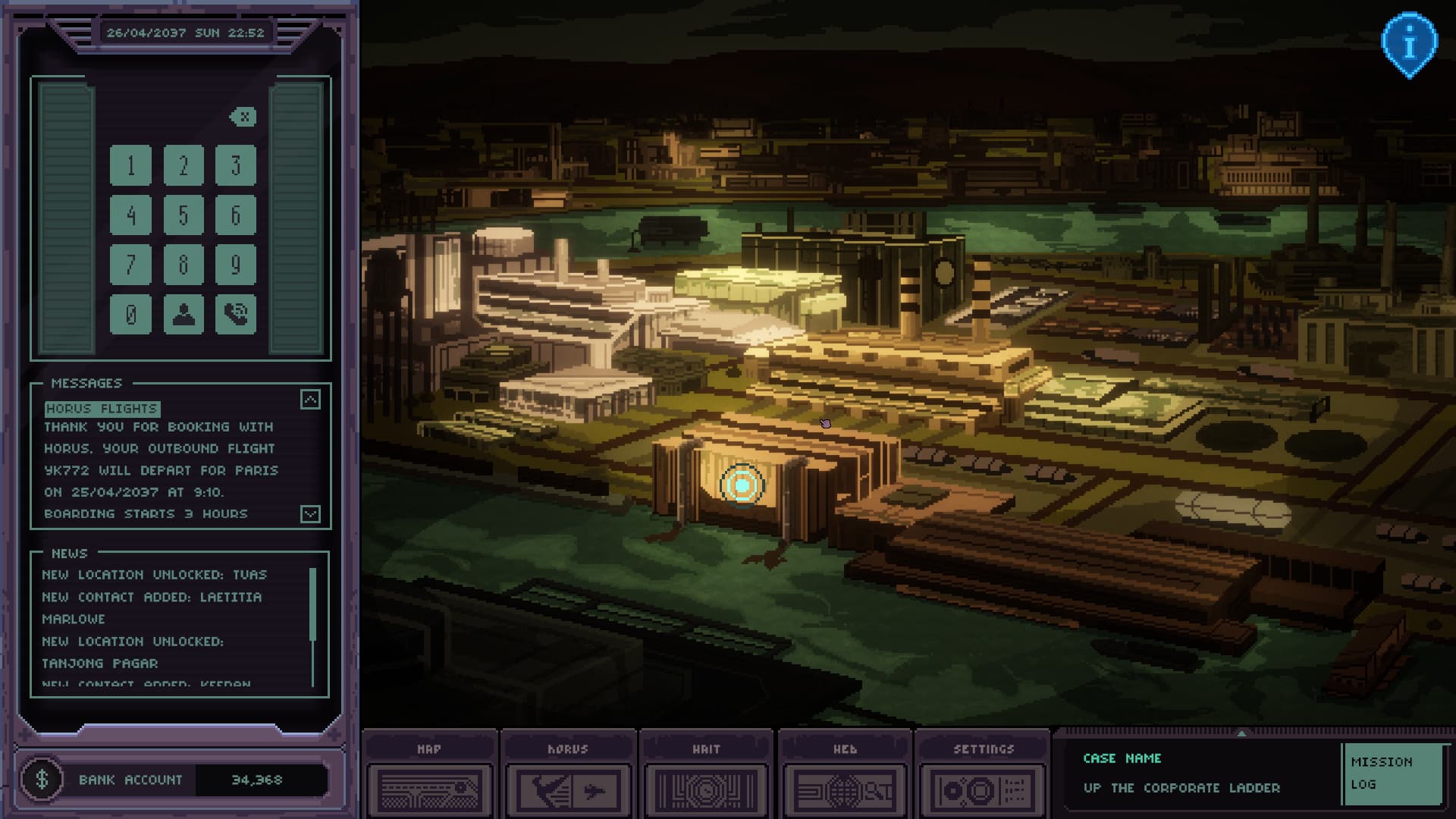Dial digit 1 on the keypad
Image resolution: width=1456 pixels, height=819 pixels.
pyautogui.click(x=130, y=165)
